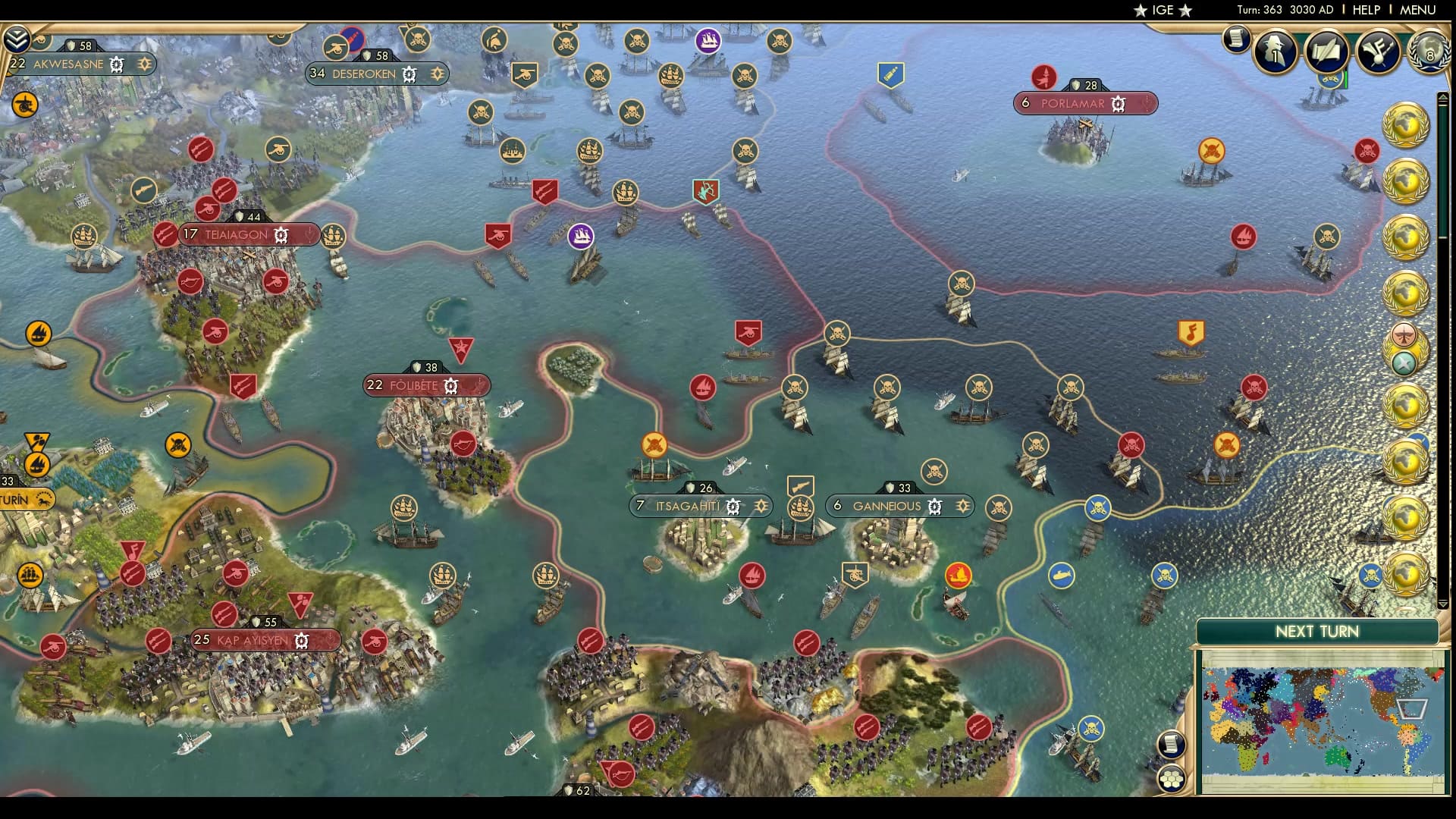Click the production gear on Akwesasne's banner
This screenshot has height=819, width=1456.
(115, 64)
